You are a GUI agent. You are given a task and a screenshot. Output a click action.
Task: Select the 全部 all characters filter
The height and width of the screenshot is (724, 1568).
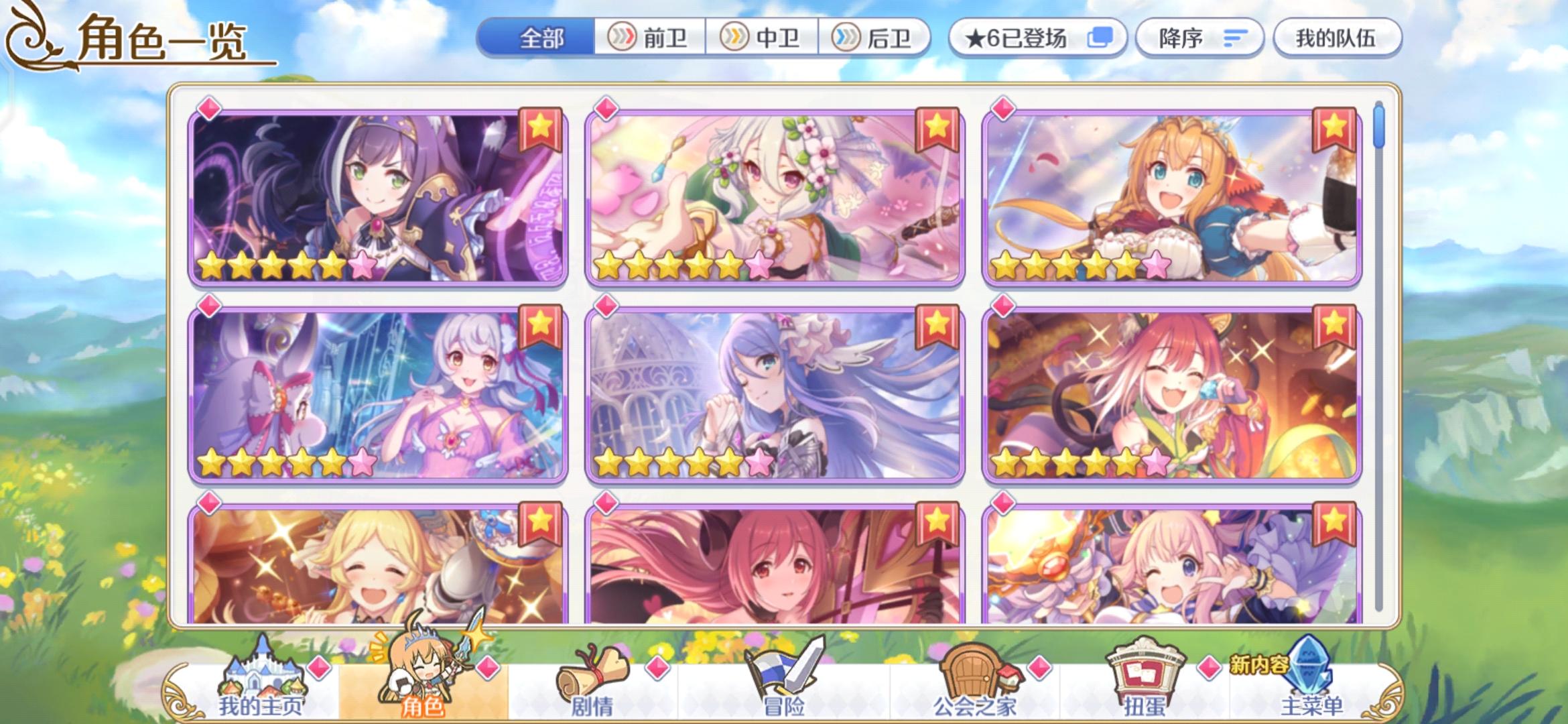click(x=544, y=38)
